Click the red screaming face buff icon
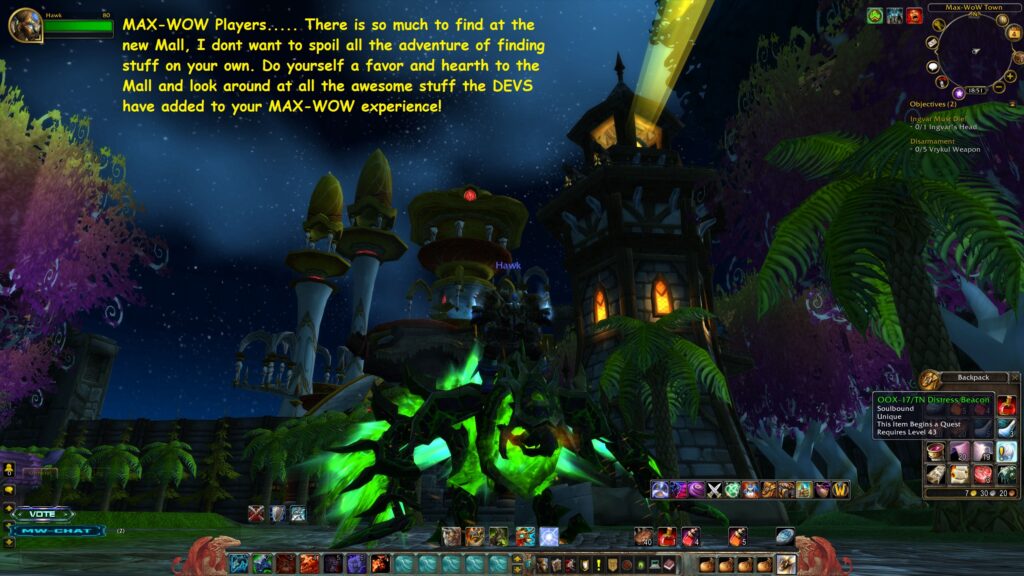 [914, 16]
